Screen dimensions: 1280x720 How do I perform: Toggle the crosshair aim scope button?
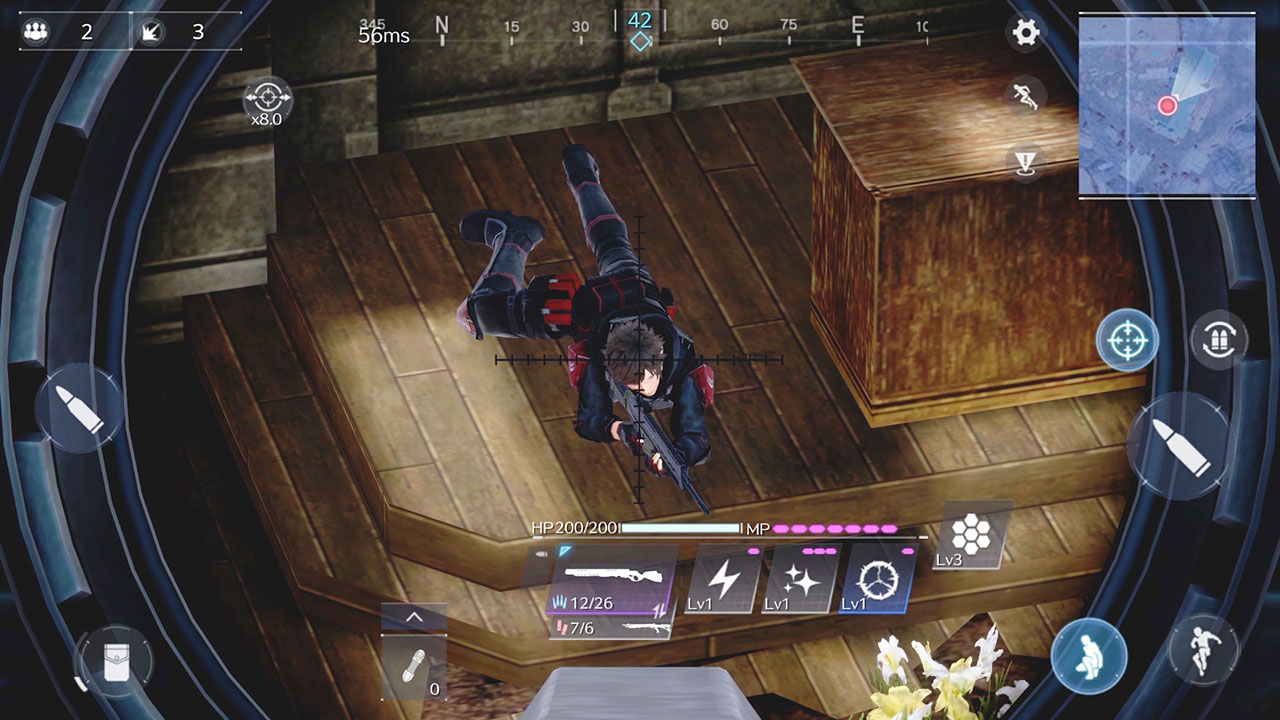click(1127, 340)
